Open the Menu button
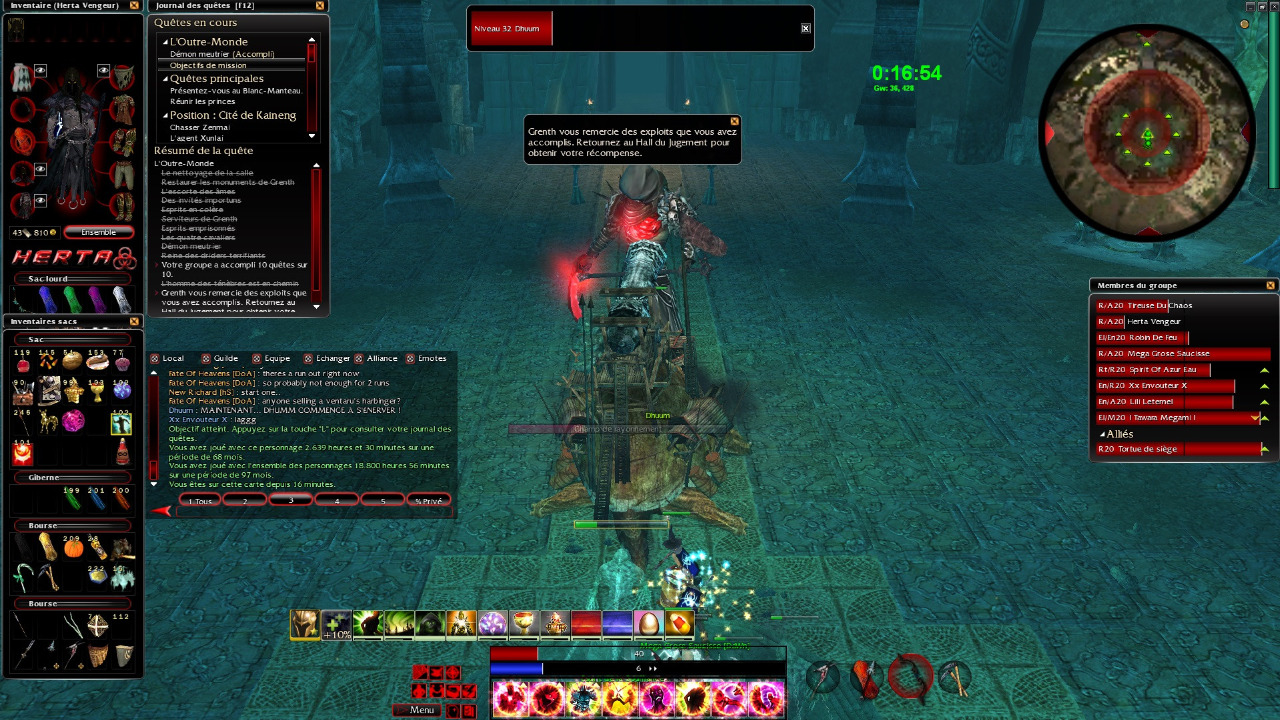The height and width of the screenshot is (720, 1280). pyautogui.click(x=416, y=710)
